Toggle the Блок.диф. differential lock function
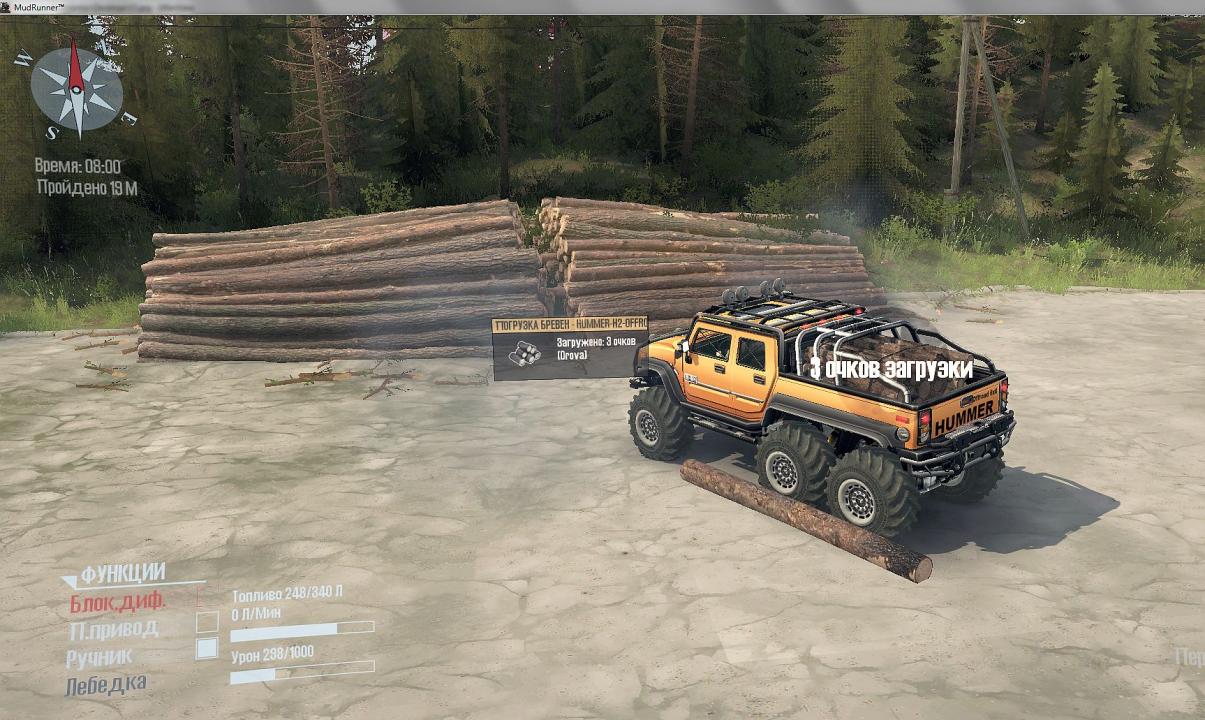The height and width of the screenshot is (720, 1205). tap(117, 603)
